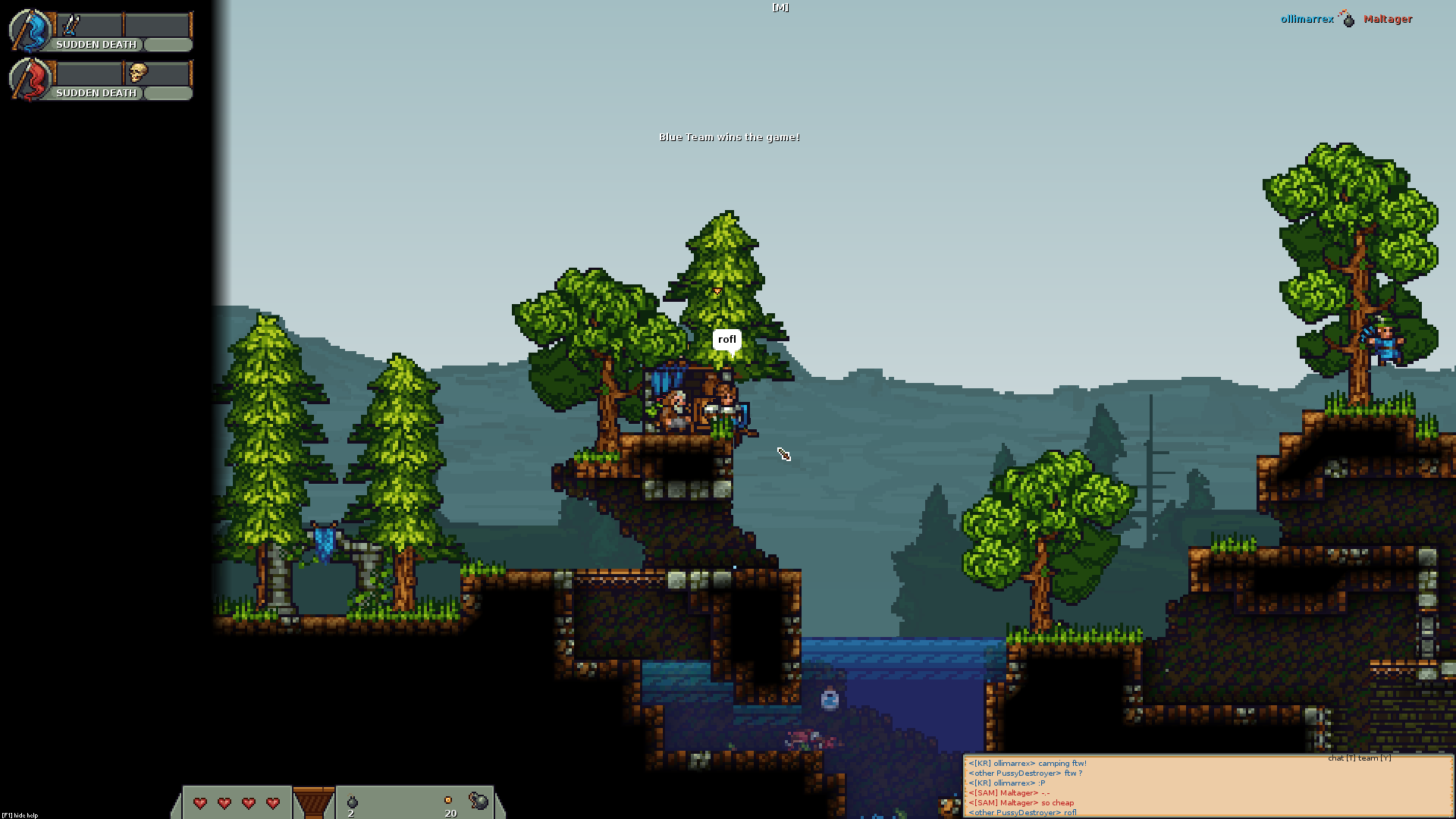1456x819 pixels.
Task: Click the wooden funnel class emblem
Action: pos(313,802)
